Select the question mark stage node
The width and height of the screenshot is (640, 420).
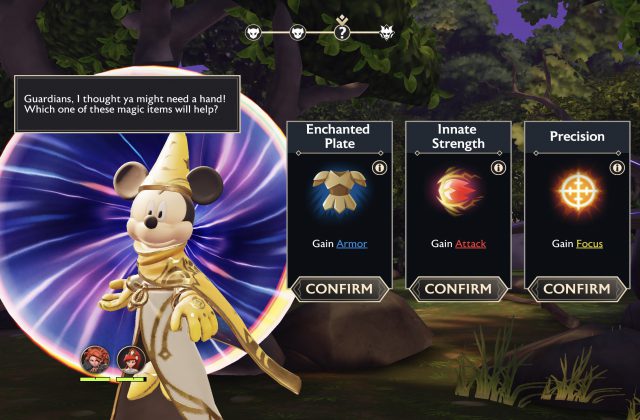[342, 32]
